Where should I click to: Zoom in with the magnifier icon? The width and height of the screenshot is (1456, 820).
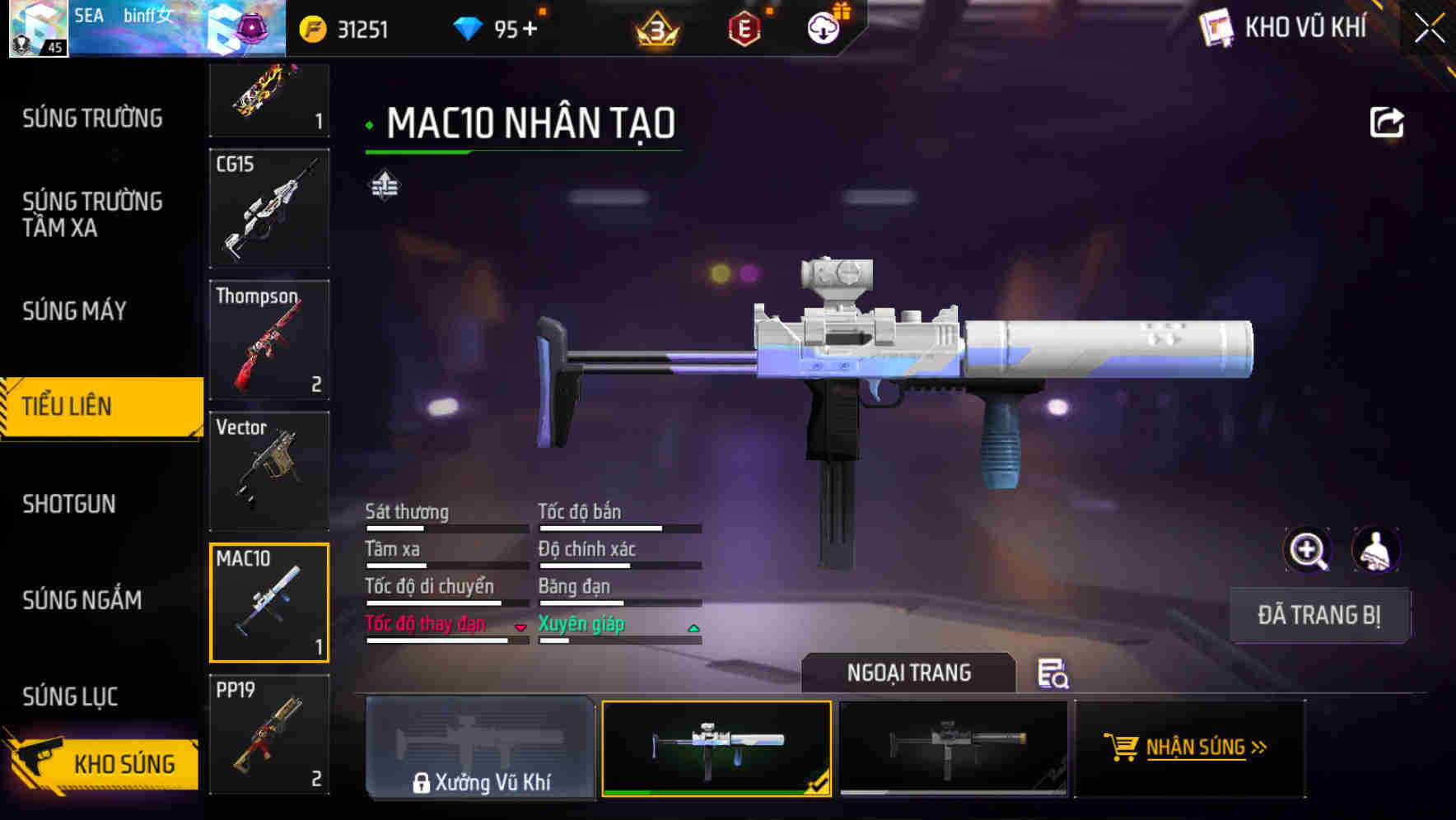tap(1307, 550)
